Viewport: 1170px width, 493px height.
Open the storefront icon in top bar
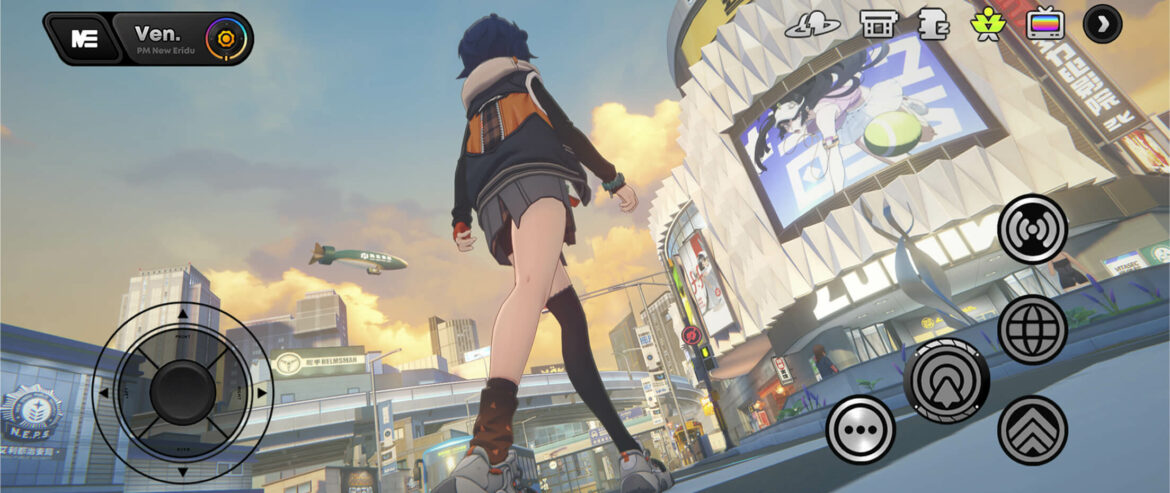tap(877, 23)
